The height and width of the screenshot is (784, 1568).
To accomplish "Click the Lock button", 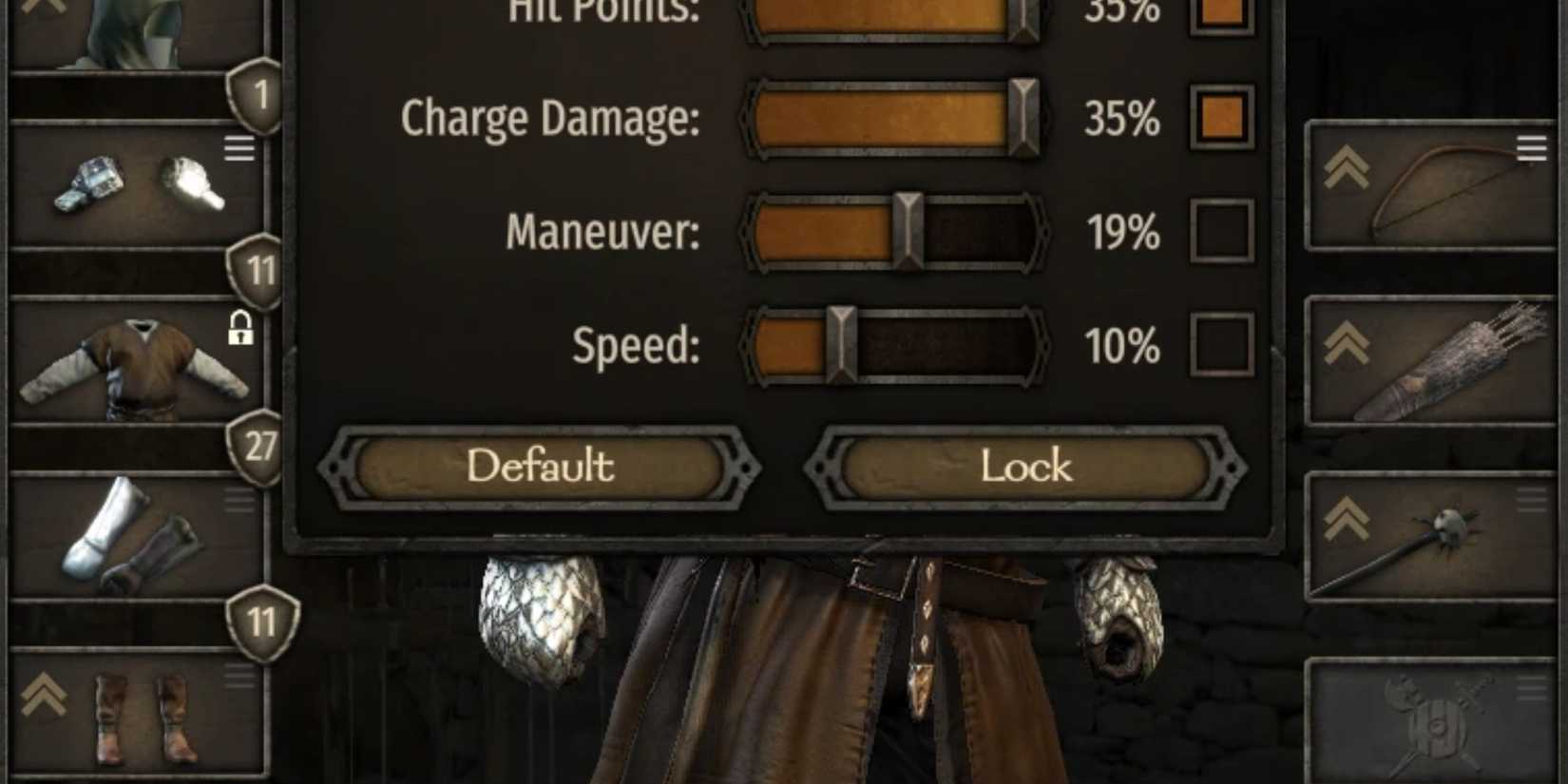I will 1024,467.
